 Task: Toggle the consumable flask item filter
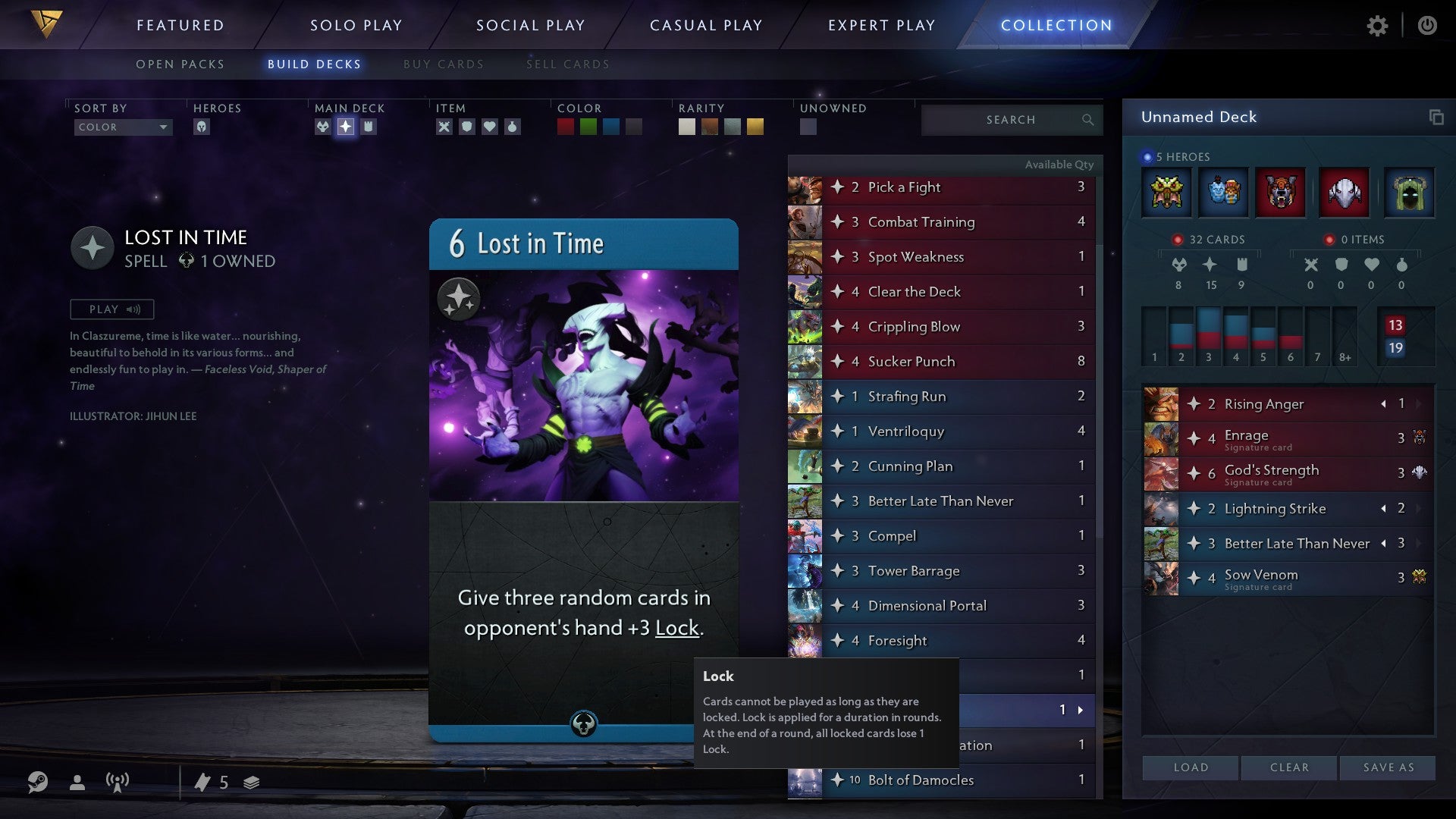coord(510,127)
